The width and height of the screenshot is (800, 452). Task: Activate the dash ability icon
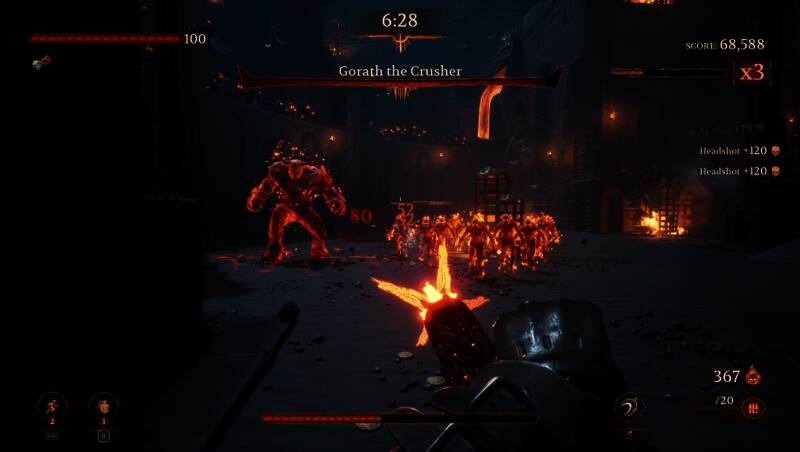pyautogui.click(x=52, y=405)
